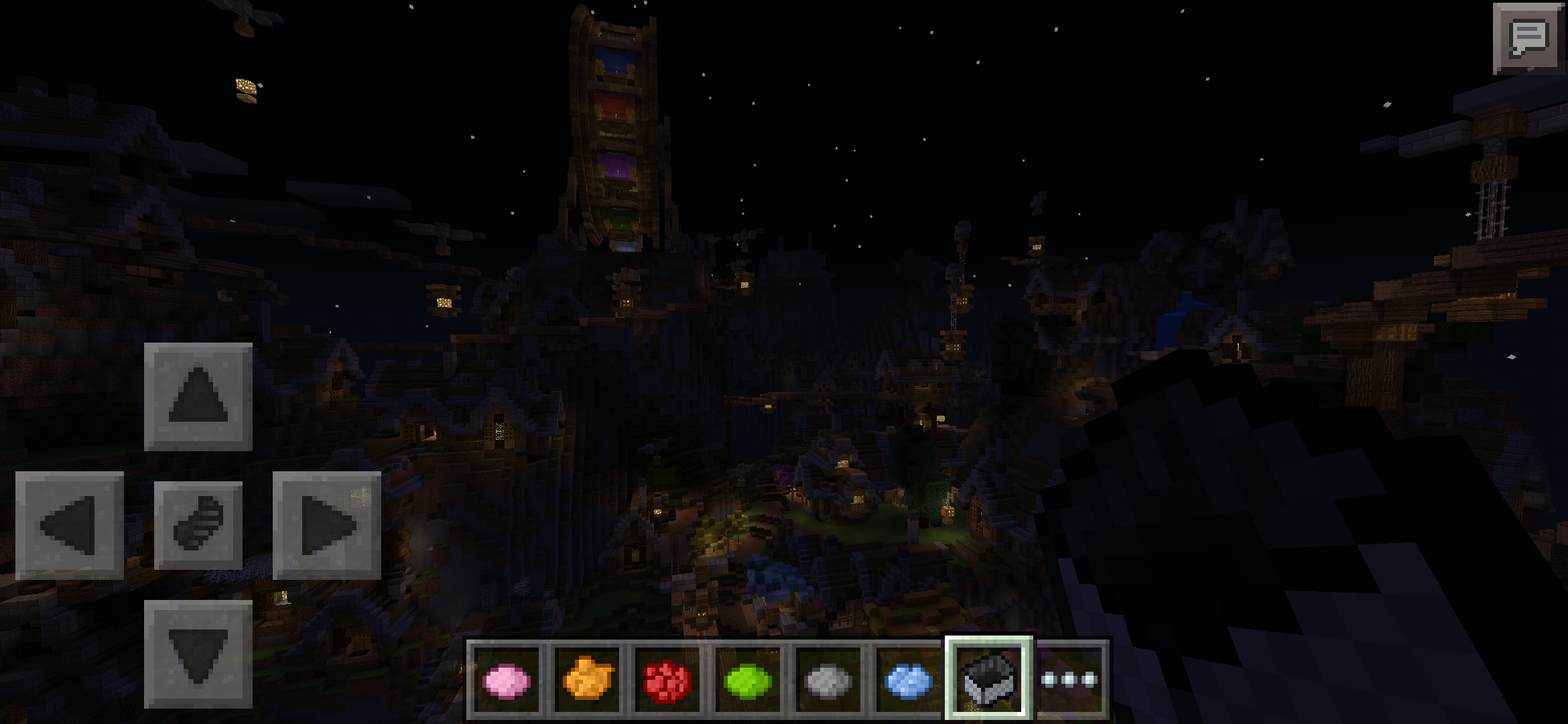Viewport: 1568px width, 724px height.
Task: Tap the move left arrow
Action: (x=69, y=526)
